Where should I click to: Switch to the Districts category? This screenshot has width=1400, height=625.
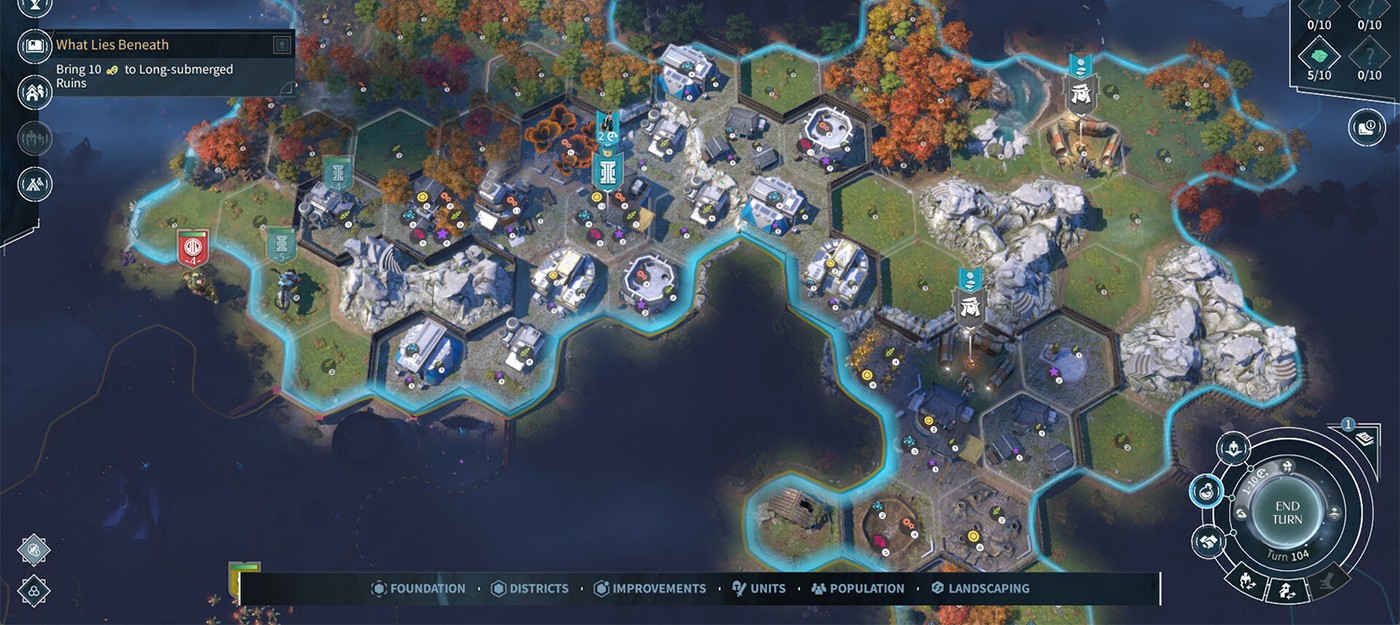click(x=531, y=589)
